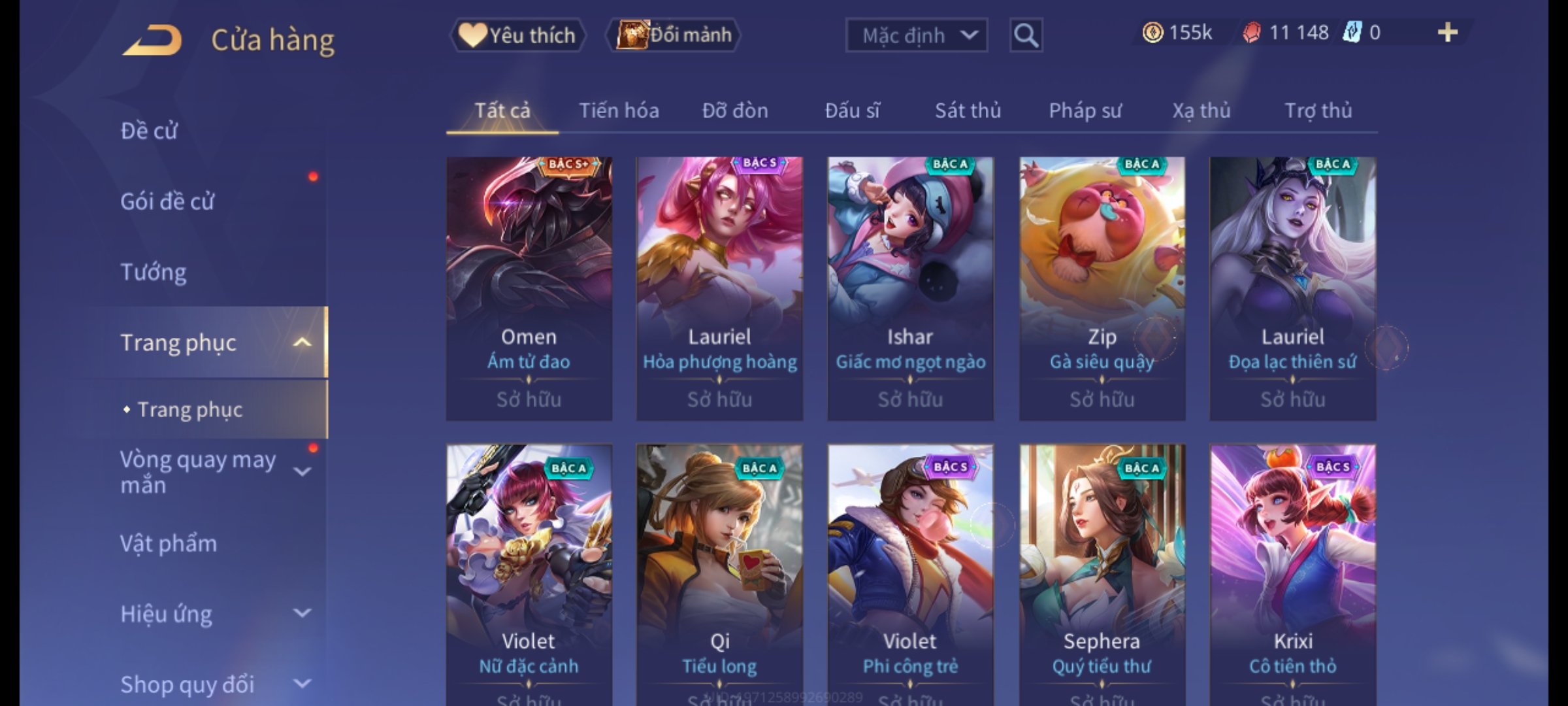
Task: Open Gói đề cử in the sidebar
Action: click(167, 201)
